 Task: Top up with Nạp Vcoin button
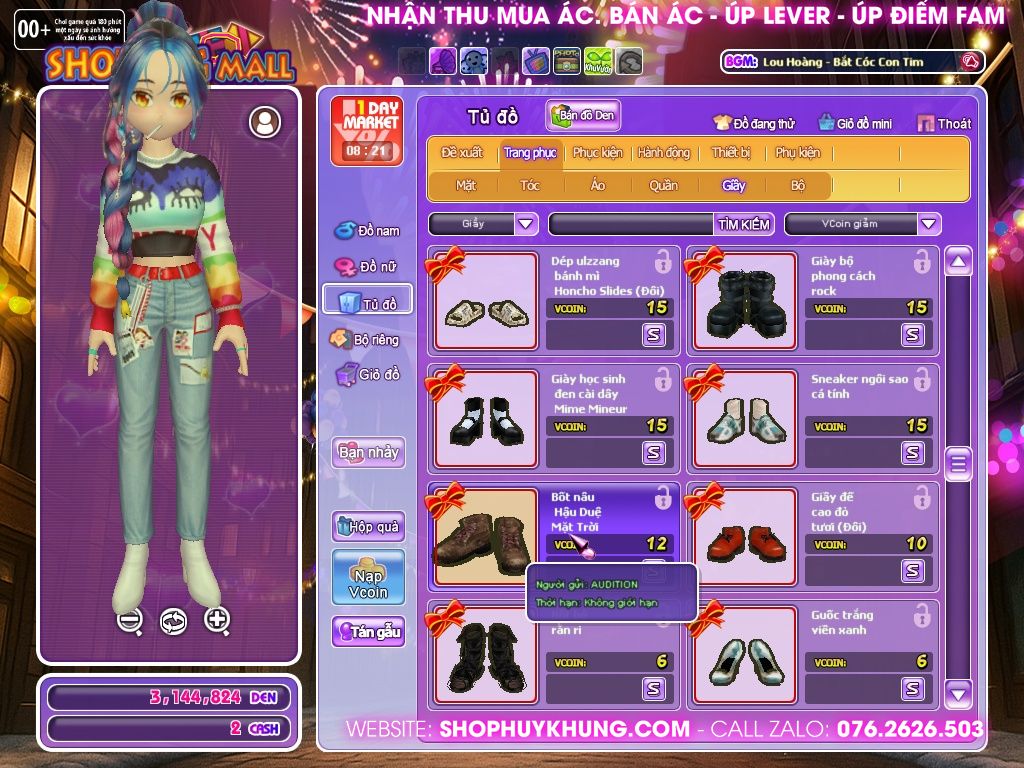point(368,578)
